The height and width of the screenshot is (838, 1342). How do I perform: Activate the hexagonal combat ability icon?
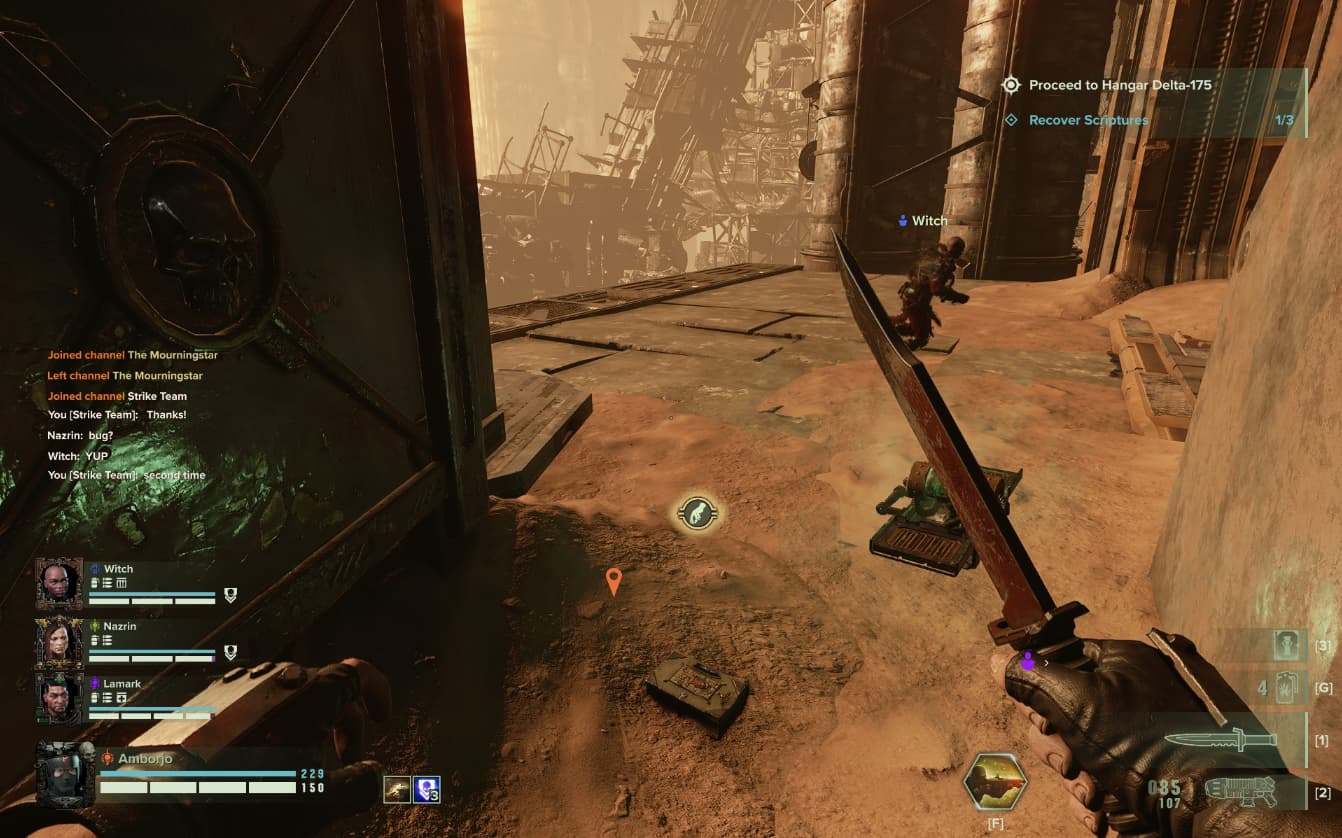(x=995, y=781)
